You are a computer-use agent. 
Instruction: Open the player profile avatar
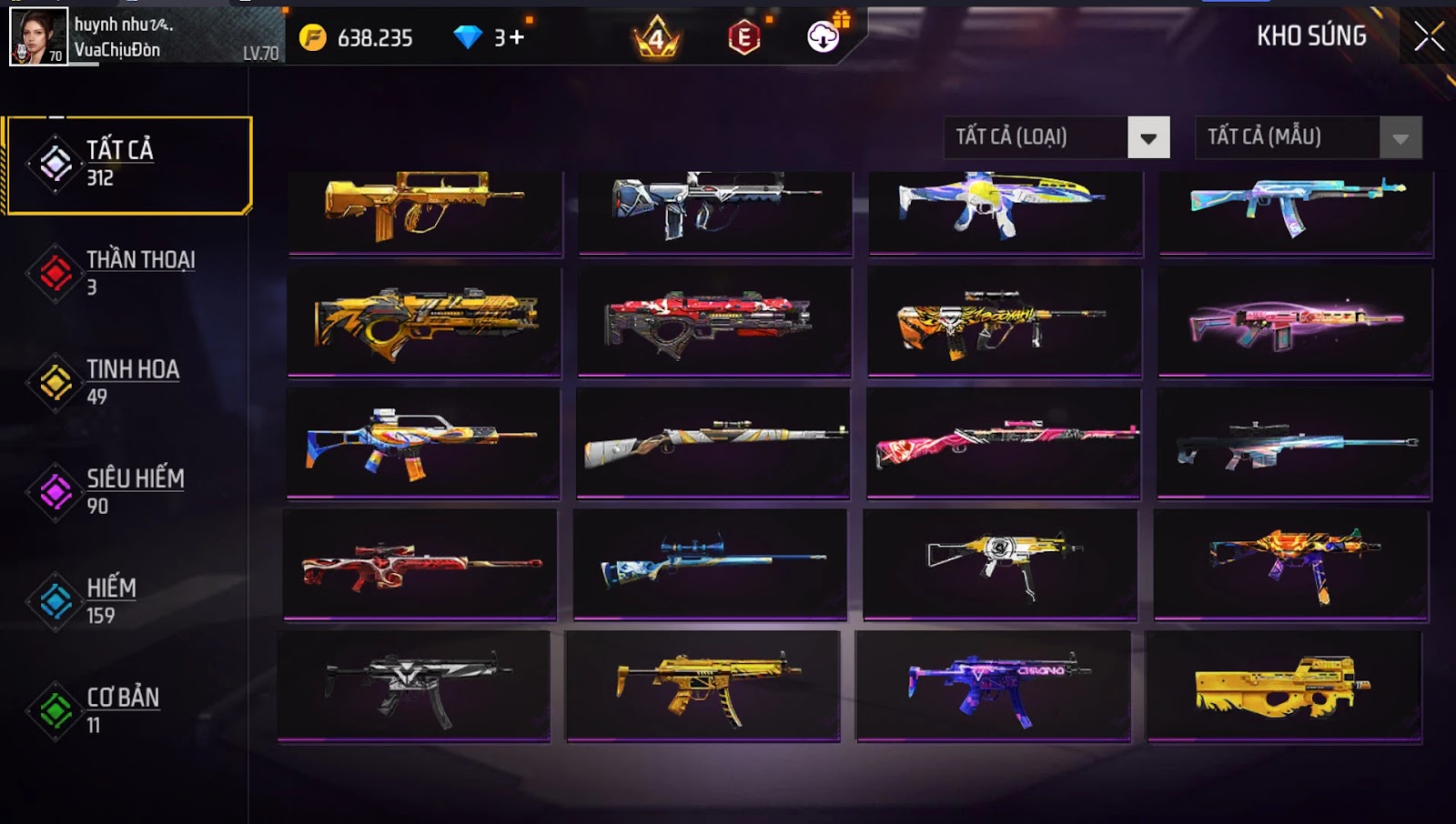(38, 36)
